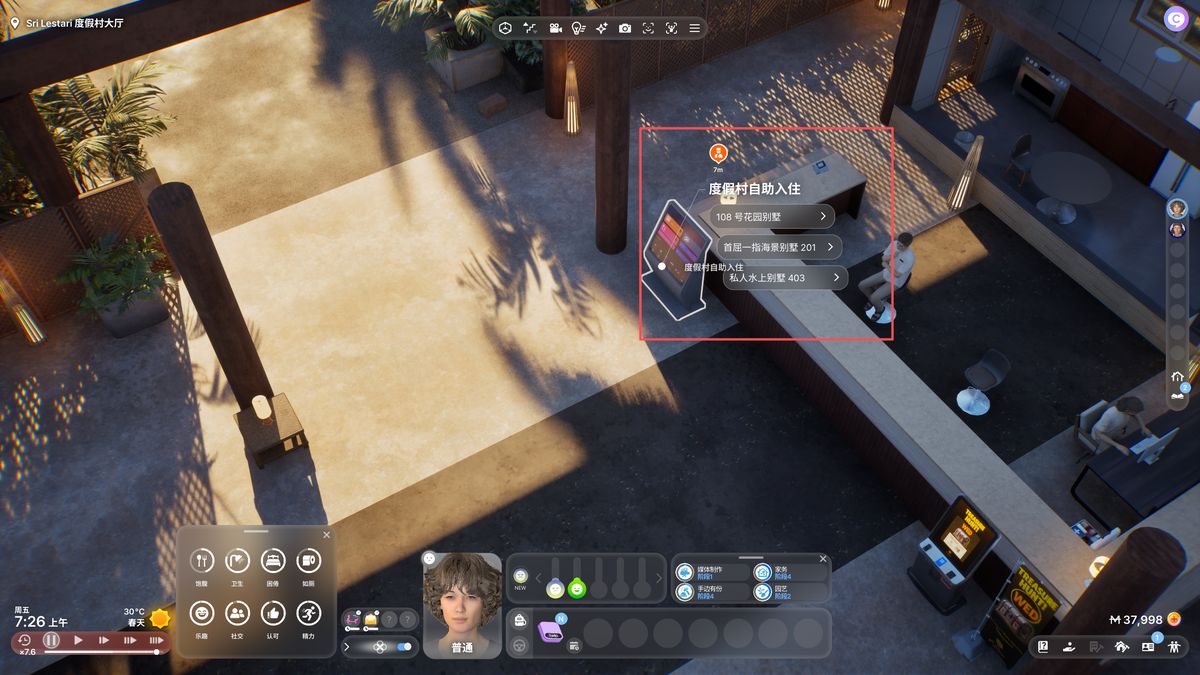Open the hamburger menu in top toolbar

click(695, 28)
